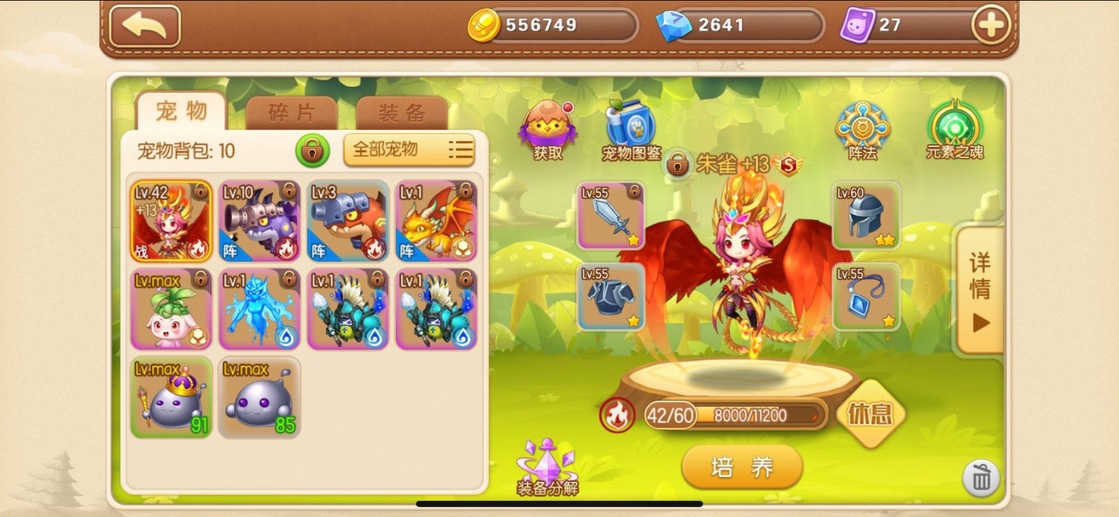Choose the Lv.3 red cannon dinosaur pet

[347, 220]
